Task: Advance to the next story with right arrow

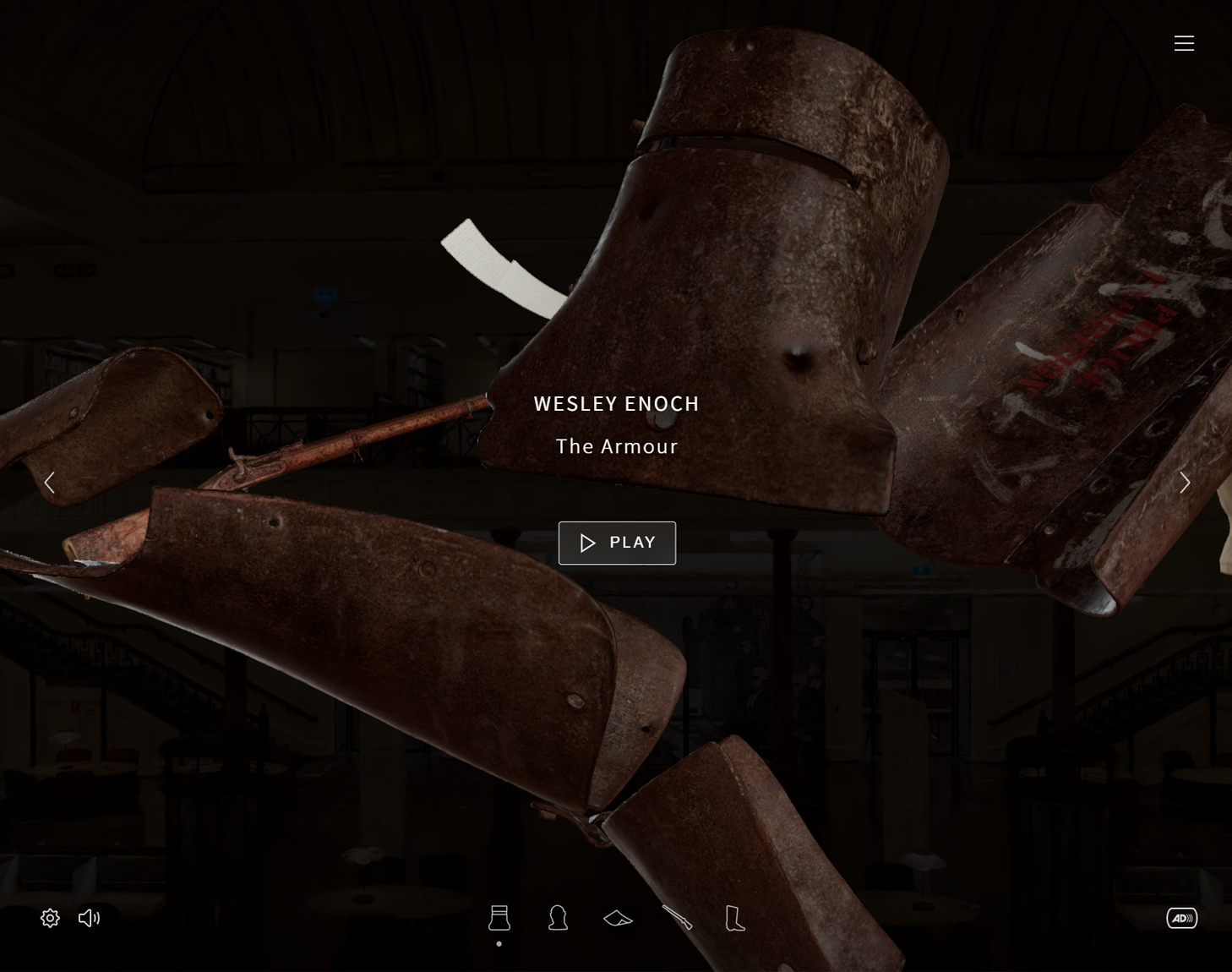Action: pos(1185,483)
